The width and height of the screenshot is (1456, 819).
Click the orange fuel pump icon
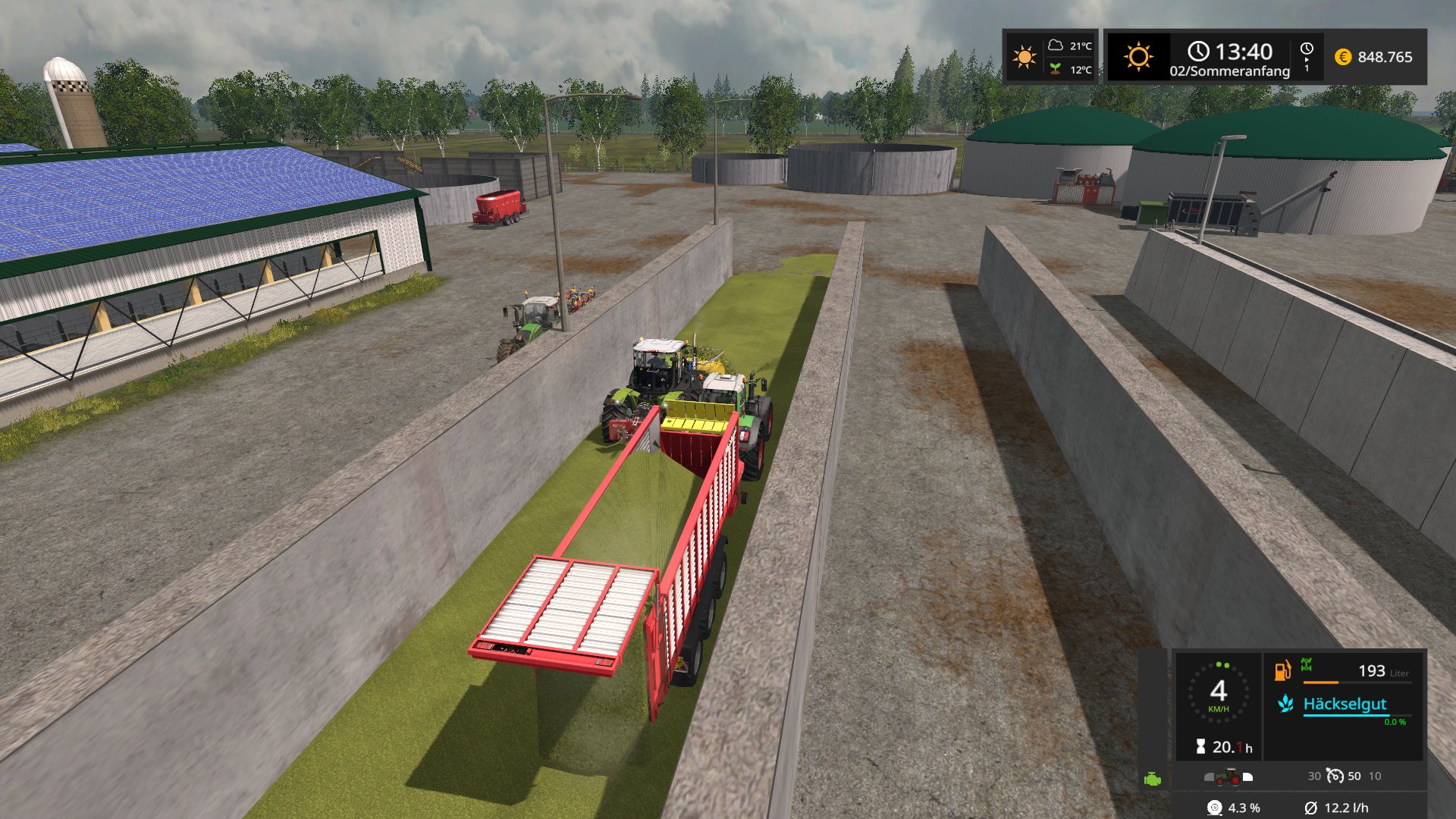point(1282,670)
